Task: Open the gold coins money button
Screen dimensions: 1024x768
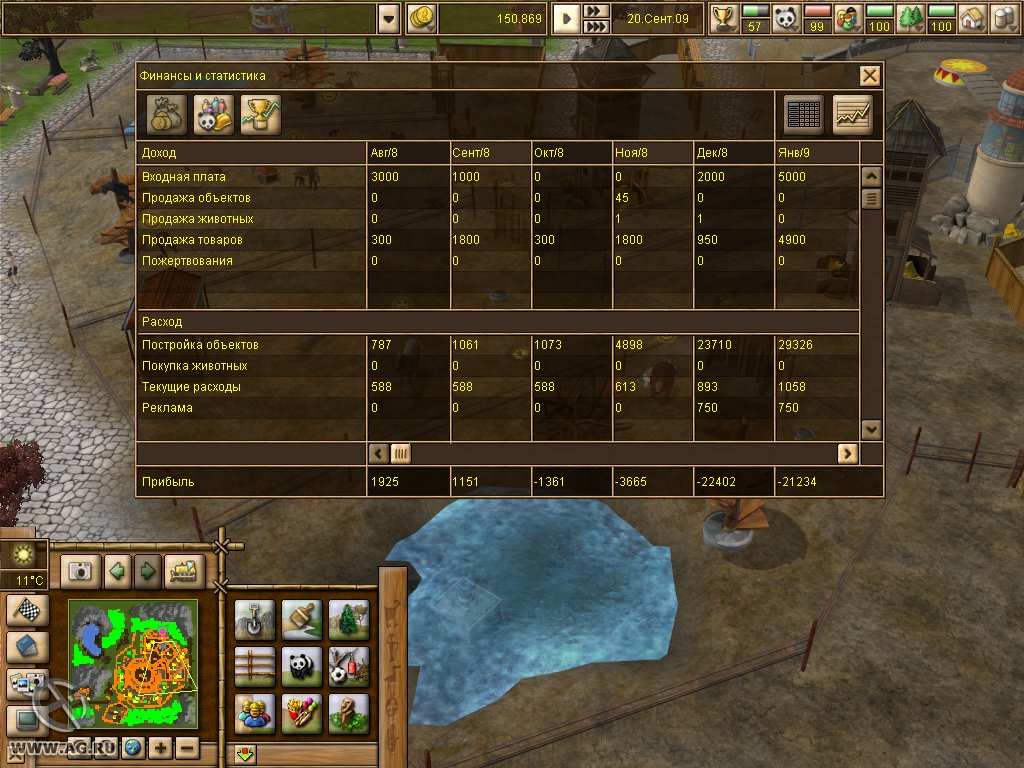Action: click(422, 18)
